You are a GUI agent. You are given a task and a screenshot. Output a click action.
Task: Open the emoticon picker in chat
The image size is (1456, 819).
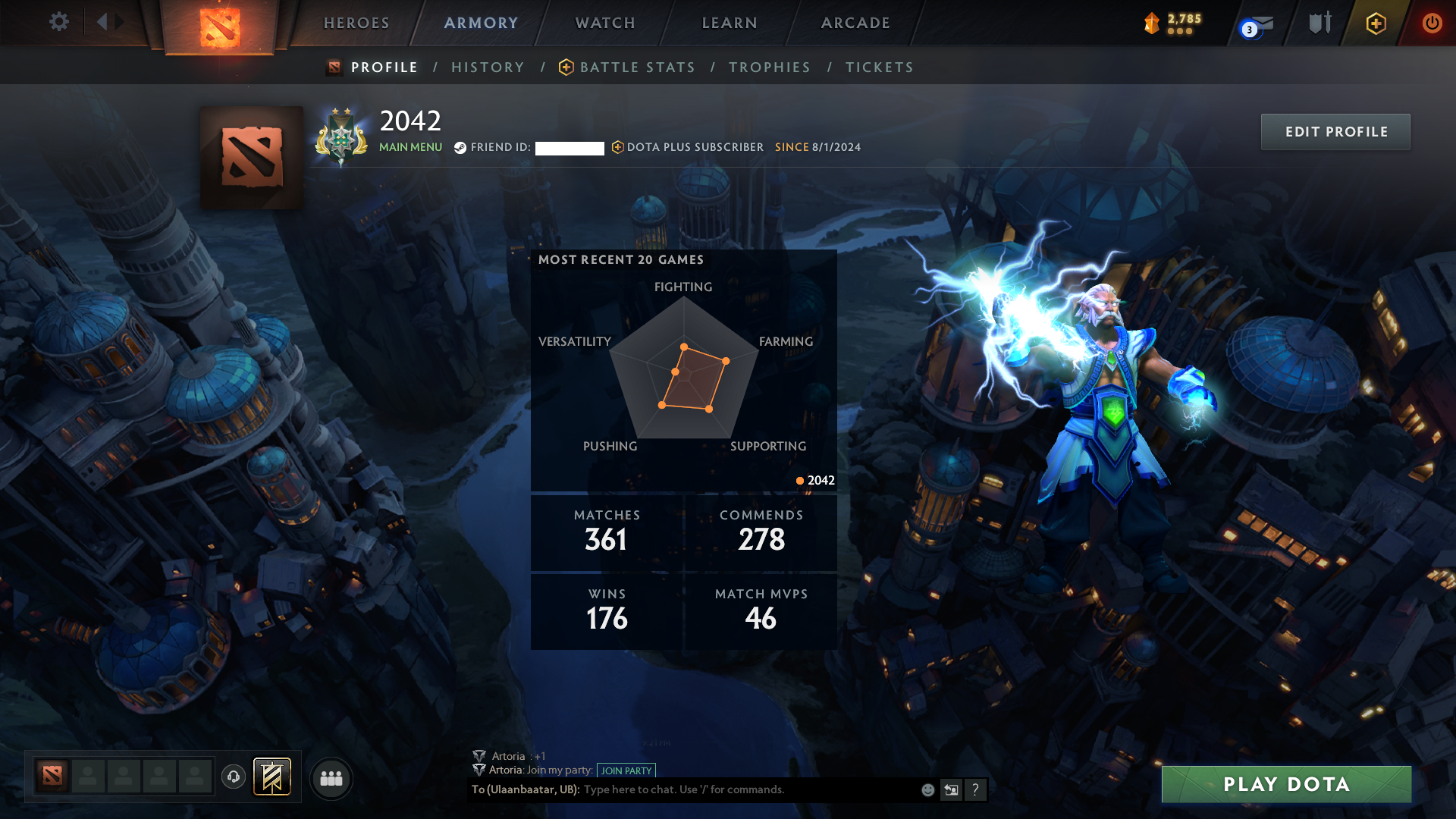click(927, 789)
